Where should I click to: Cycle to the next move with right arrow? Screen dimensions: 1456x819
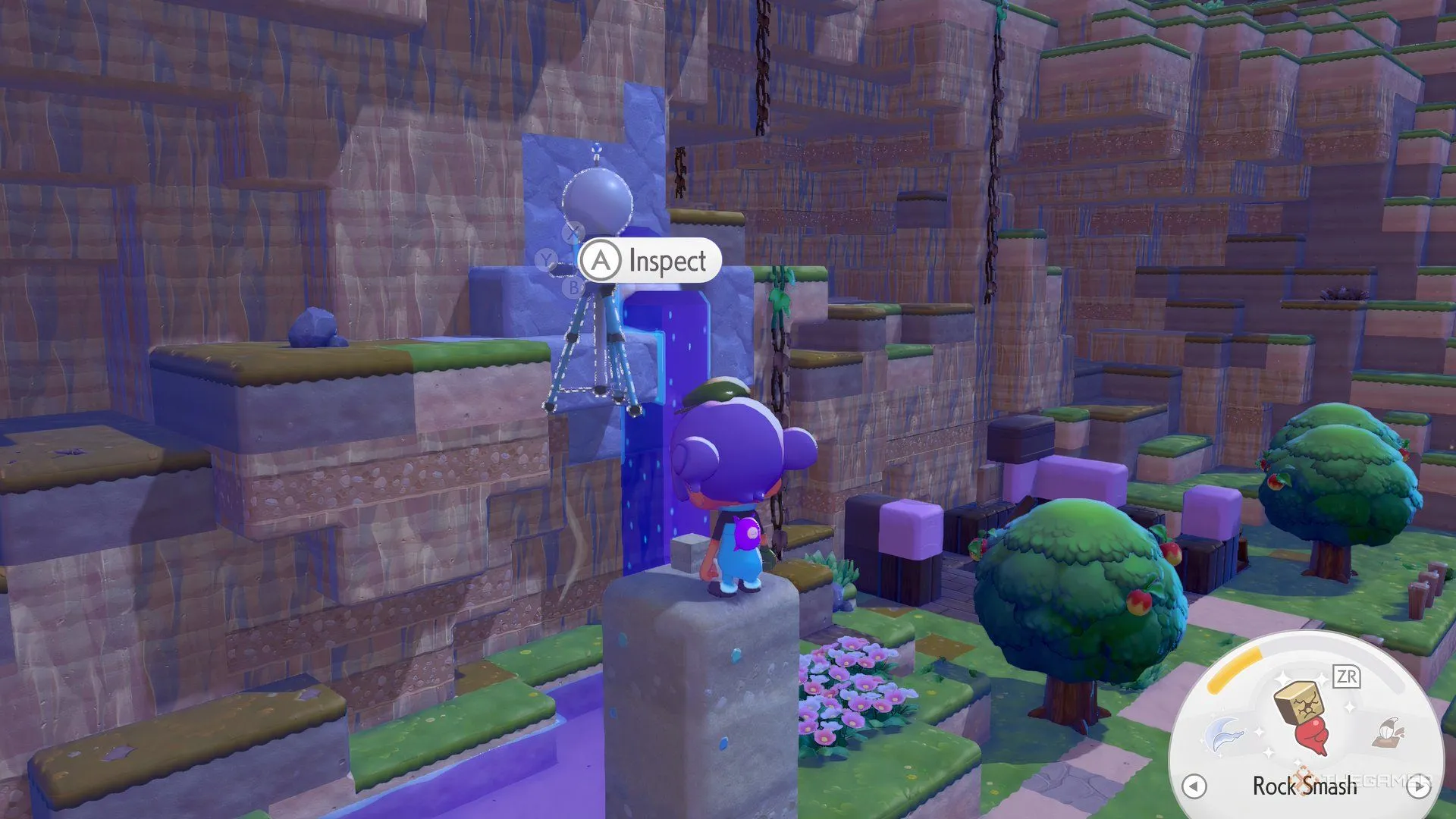pyautogui.click(x=1418, y=786)
